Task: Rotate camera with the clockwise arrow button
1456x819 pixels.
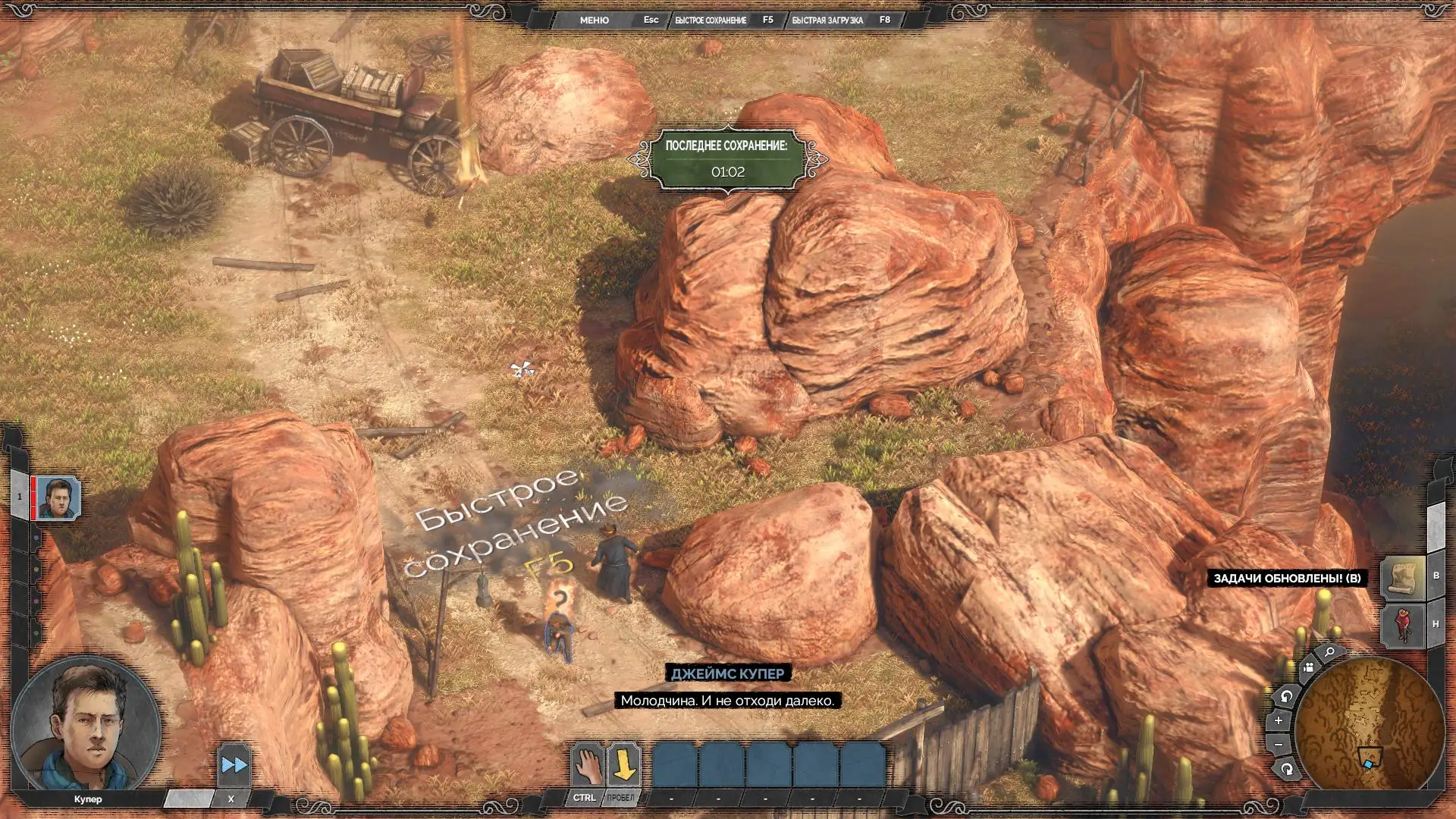Action: [x=1287, y=770]
